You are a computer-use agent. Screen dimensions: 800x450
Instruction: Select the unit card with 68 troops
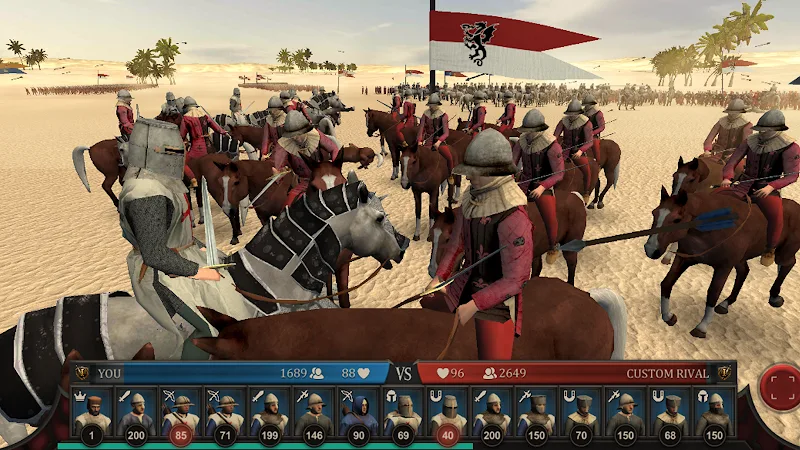tap(670, 412)
